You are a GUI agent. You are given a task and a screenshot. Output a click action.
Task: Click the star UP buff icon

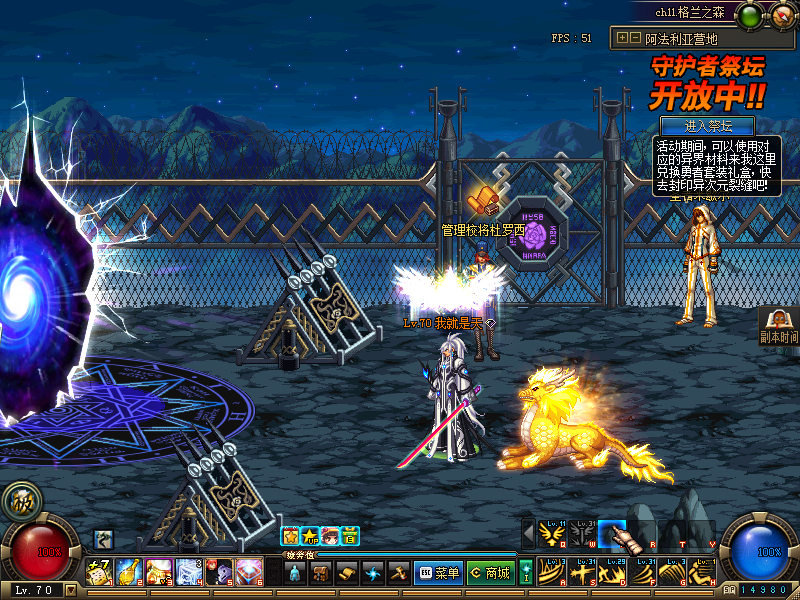coord(311,536)
